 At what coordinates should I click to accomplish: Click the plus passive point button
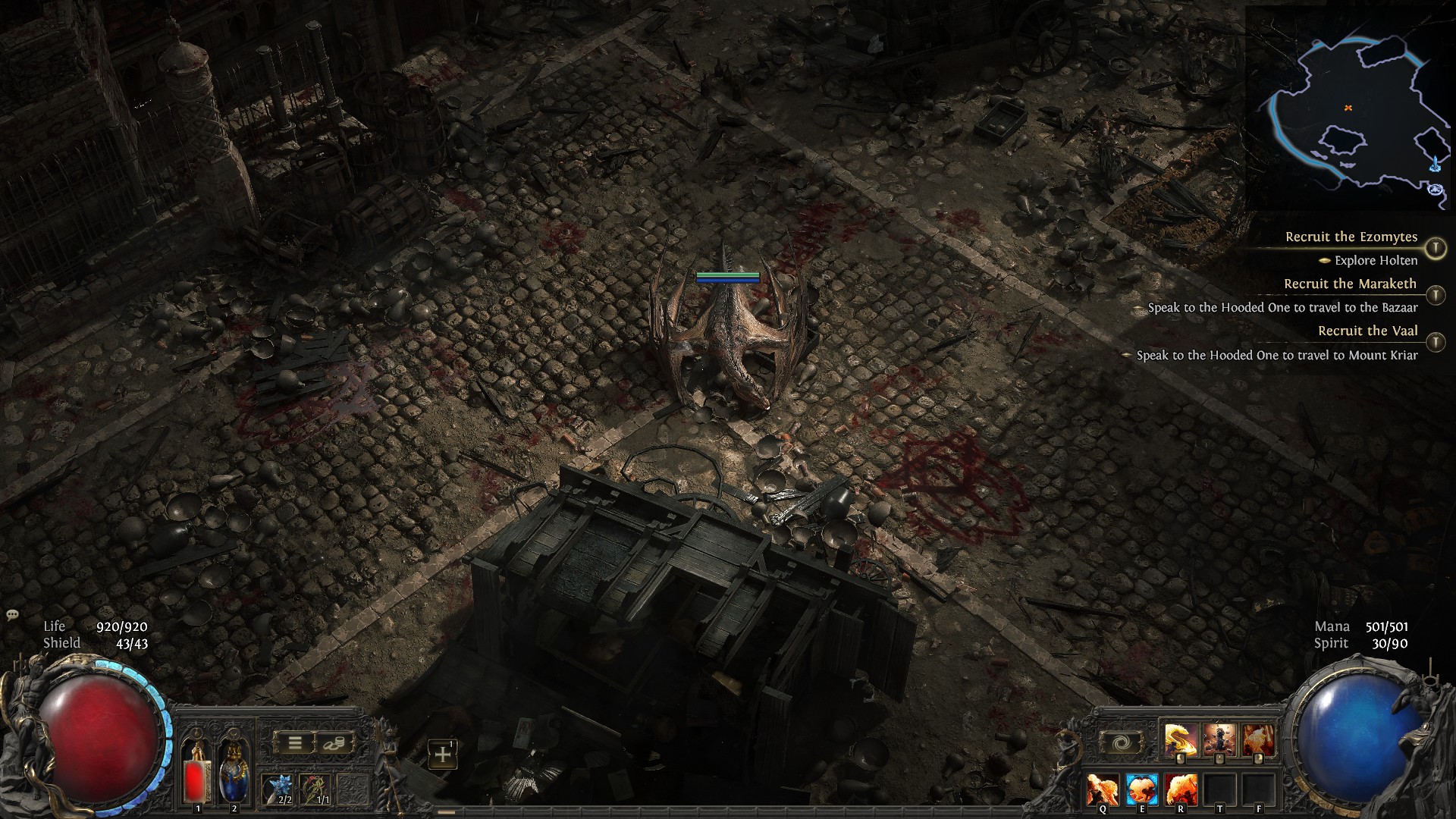442,755
